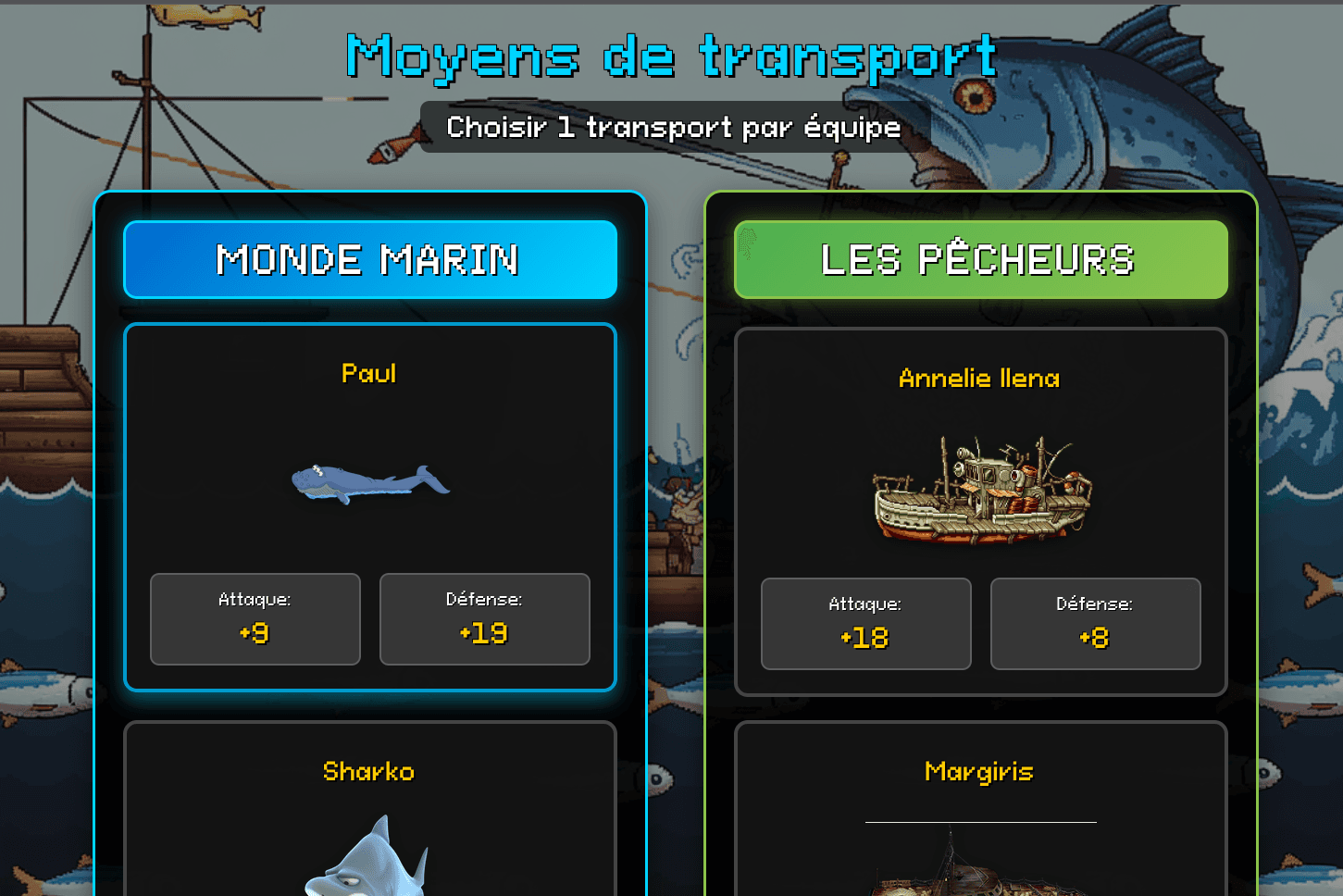Screen dimensions: 1343x896
Task: Click the Attaque +18 stat for Annelie Ilena
Action: (x=864, y=623)
